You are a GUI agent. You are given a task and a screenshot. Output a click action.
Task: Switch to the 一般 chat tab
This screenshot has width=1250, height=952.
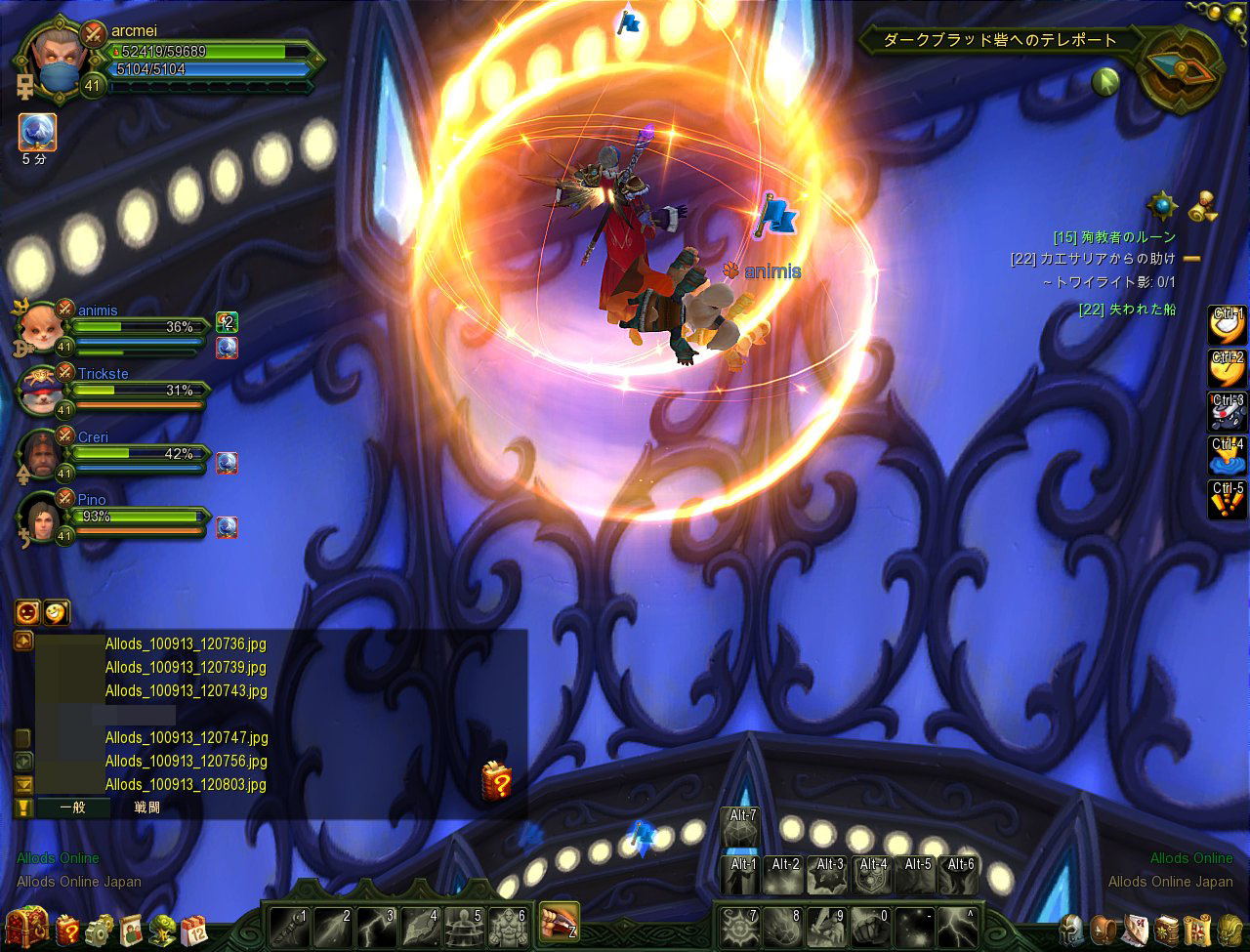(72, 807)
